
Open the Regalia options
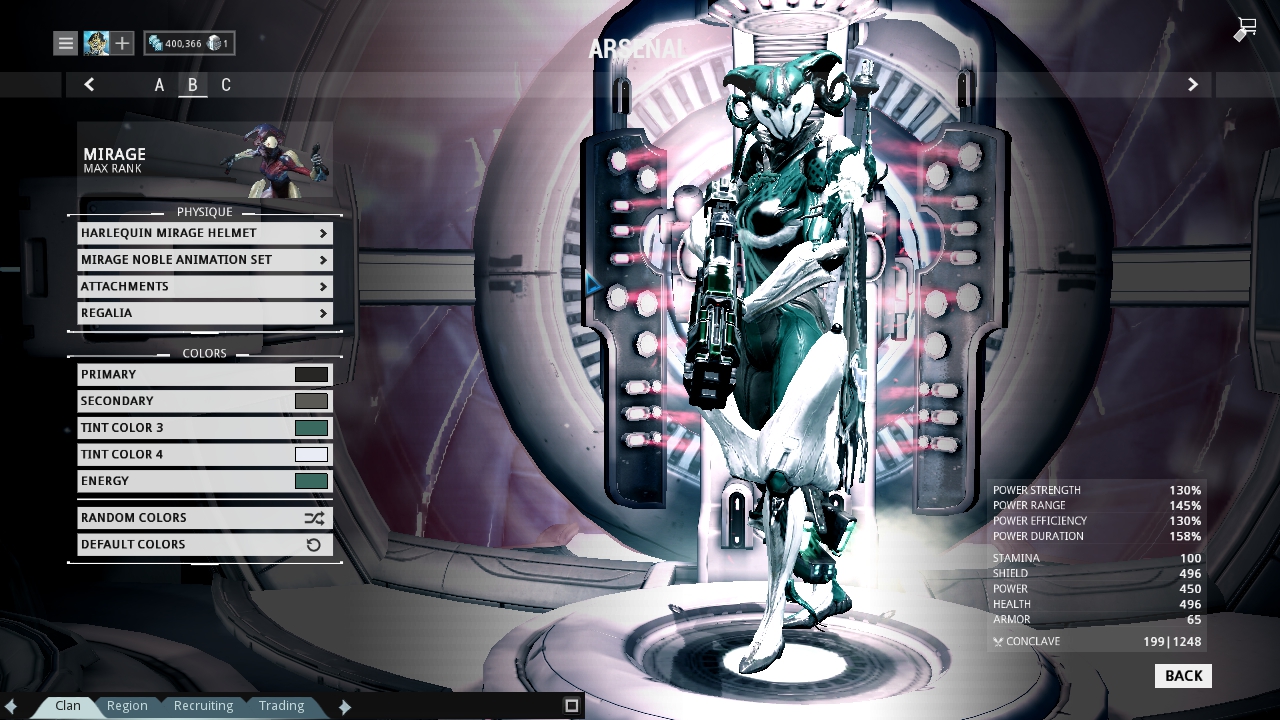204,313
